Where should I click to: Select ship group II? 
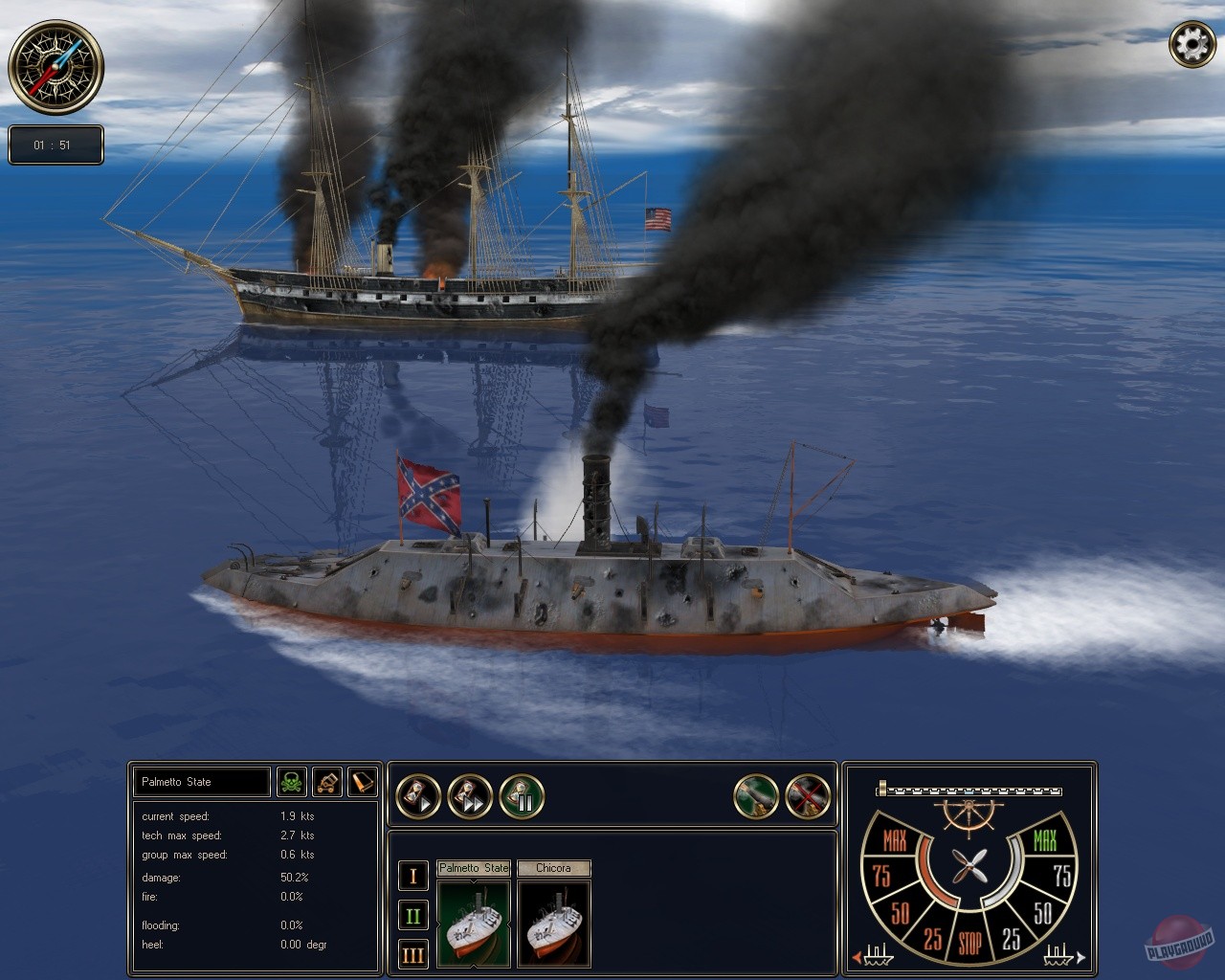tap(413, 916)
